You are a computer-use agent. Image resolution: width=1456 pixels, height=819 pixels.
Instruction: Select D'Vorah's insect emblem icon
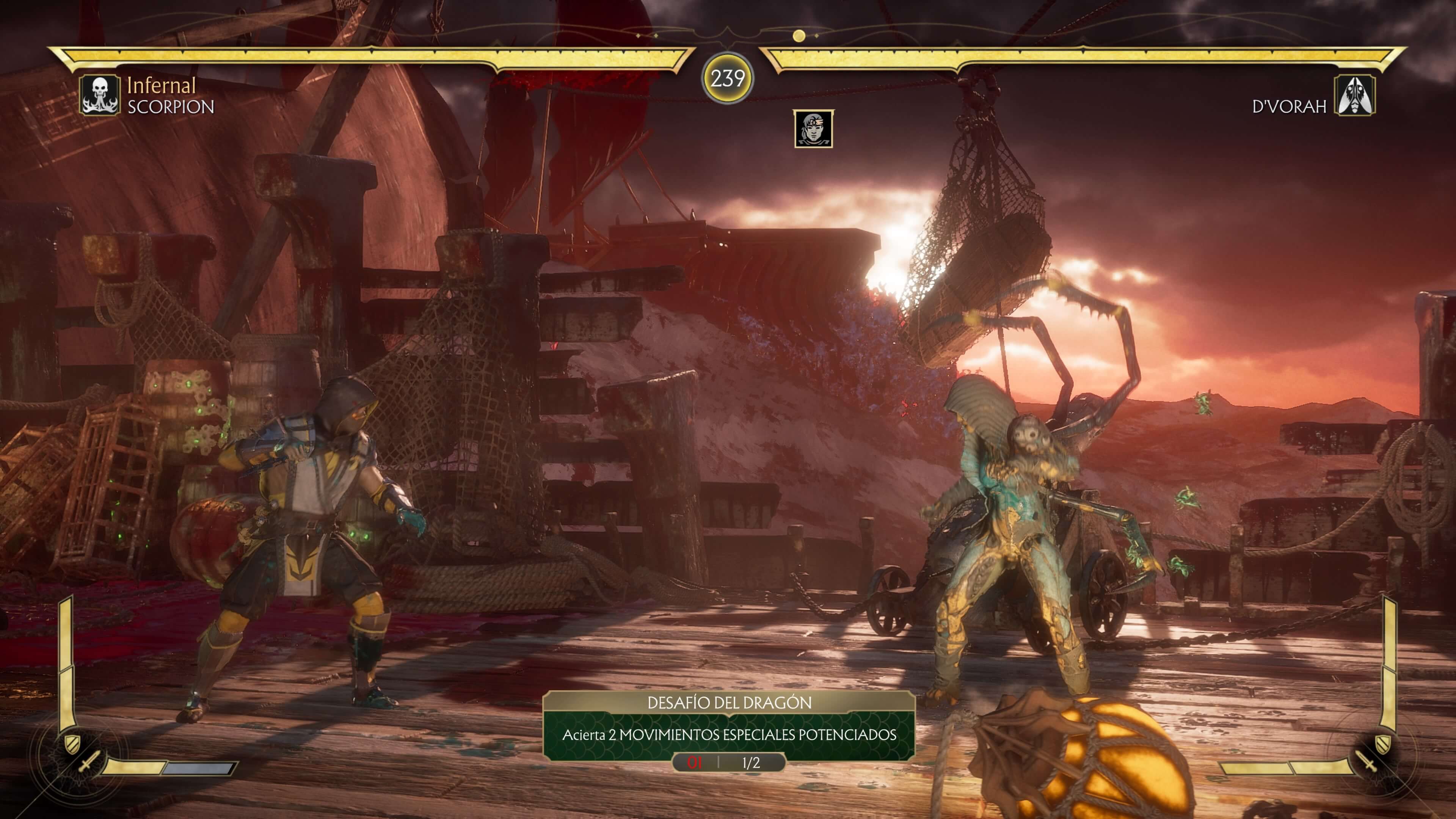pyautogui.click(x=1355, y=95)
